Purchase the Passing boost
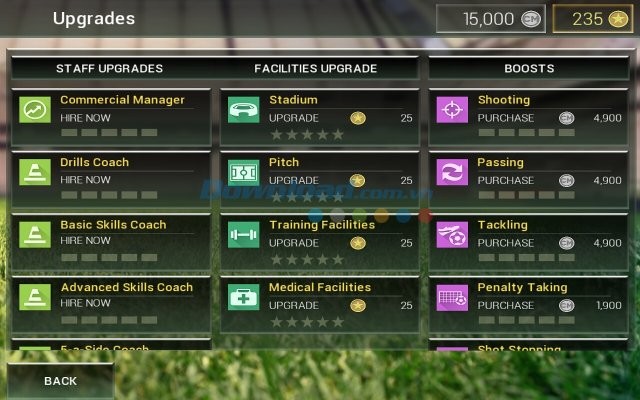640x400 pixels. coord(506,180)
